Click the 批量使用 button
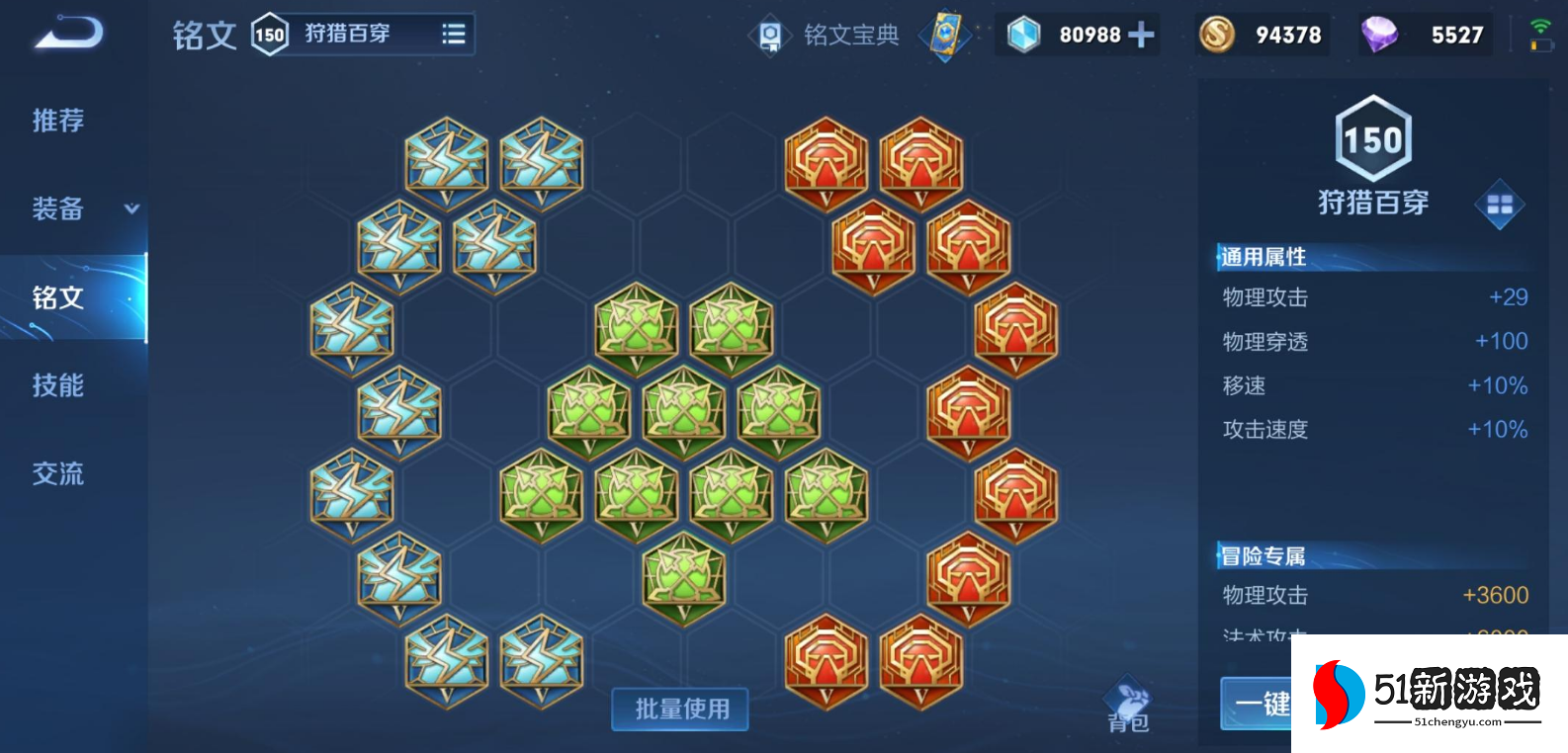This screenshot has width=1568, height=753. (x=679, y=709)
